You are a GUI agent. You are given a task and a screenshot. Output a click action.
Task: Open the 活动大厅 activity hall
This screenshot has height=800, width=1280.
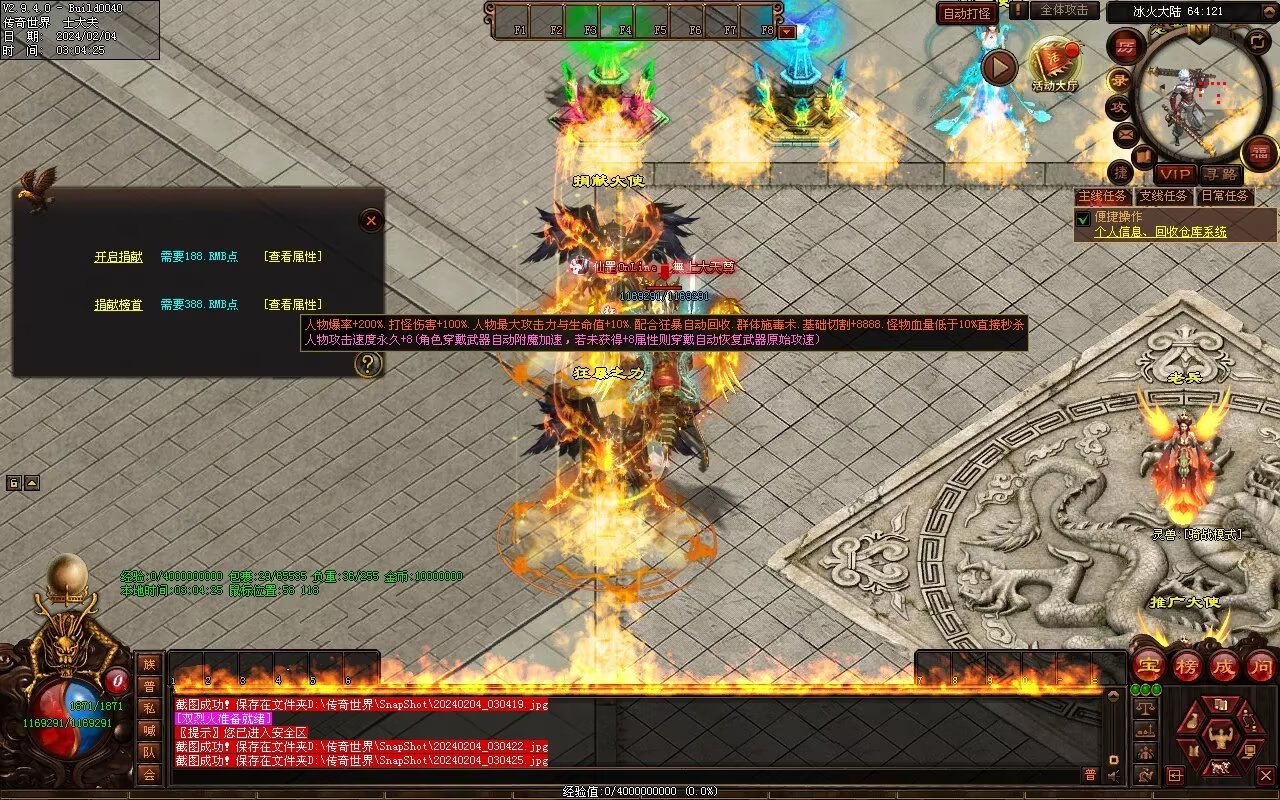[1054, 63]
